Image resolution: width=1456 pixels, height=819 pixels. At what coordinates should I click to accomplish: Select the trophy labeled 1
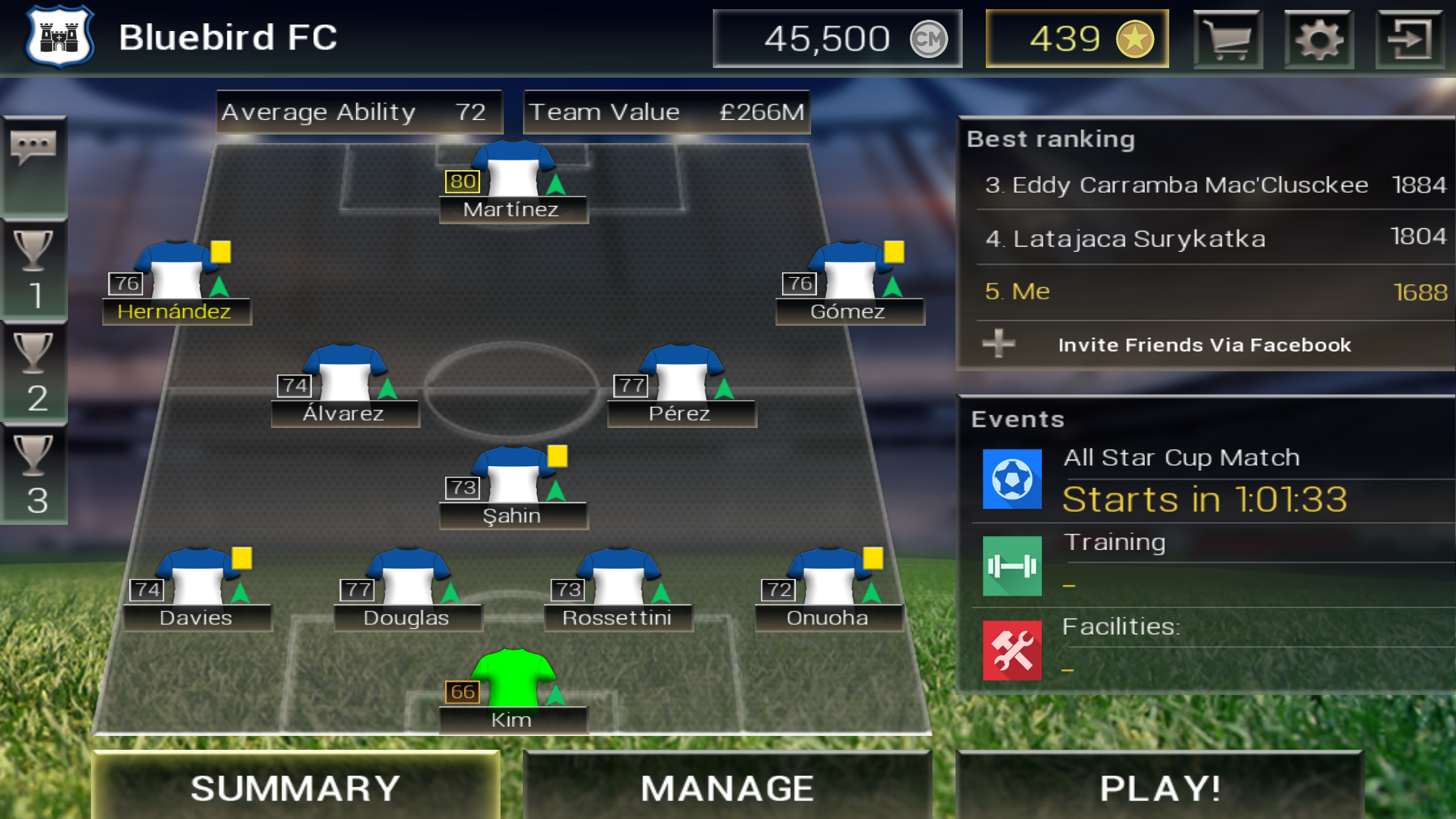[34, 269]
